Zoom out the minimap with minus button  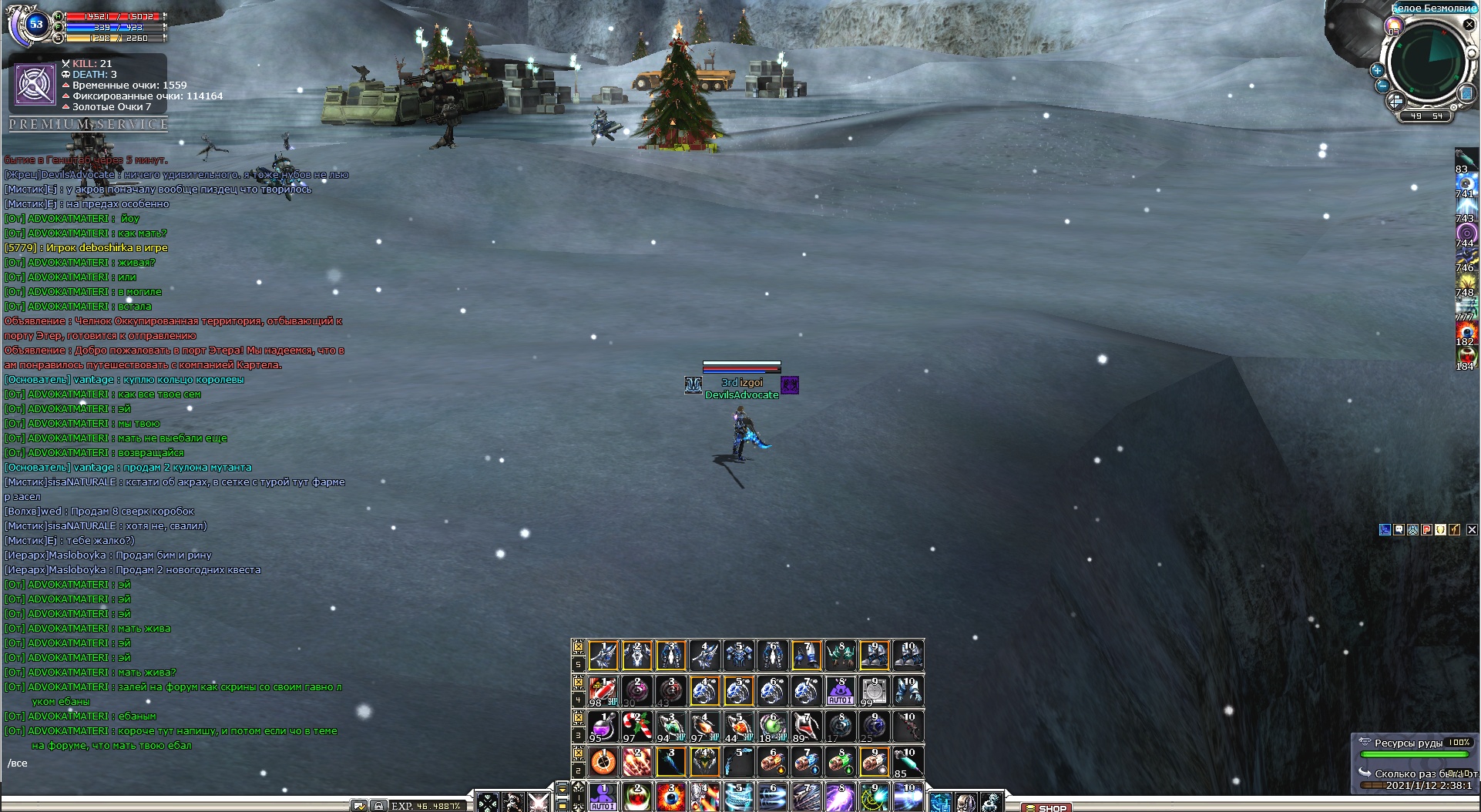coord(1382,86)
